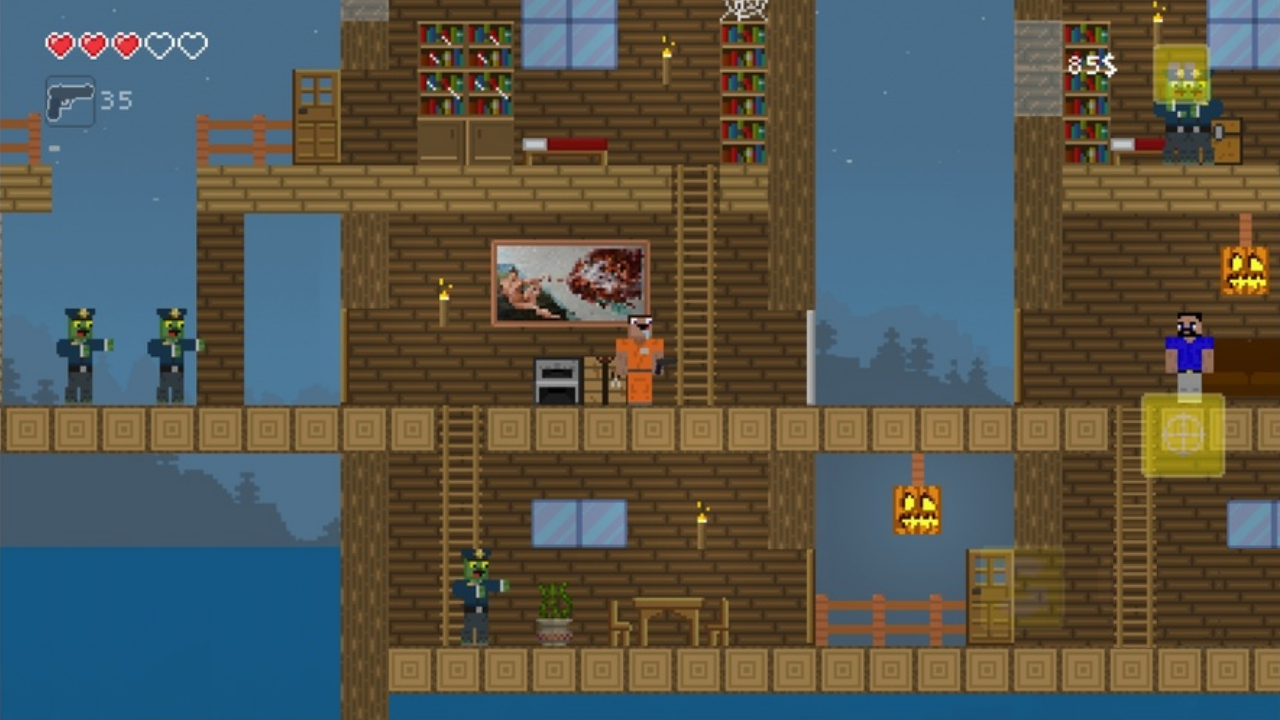1280x720 pixels.
Task: Click the glowing crosshair crate on the right
Action: [1183, 435]
